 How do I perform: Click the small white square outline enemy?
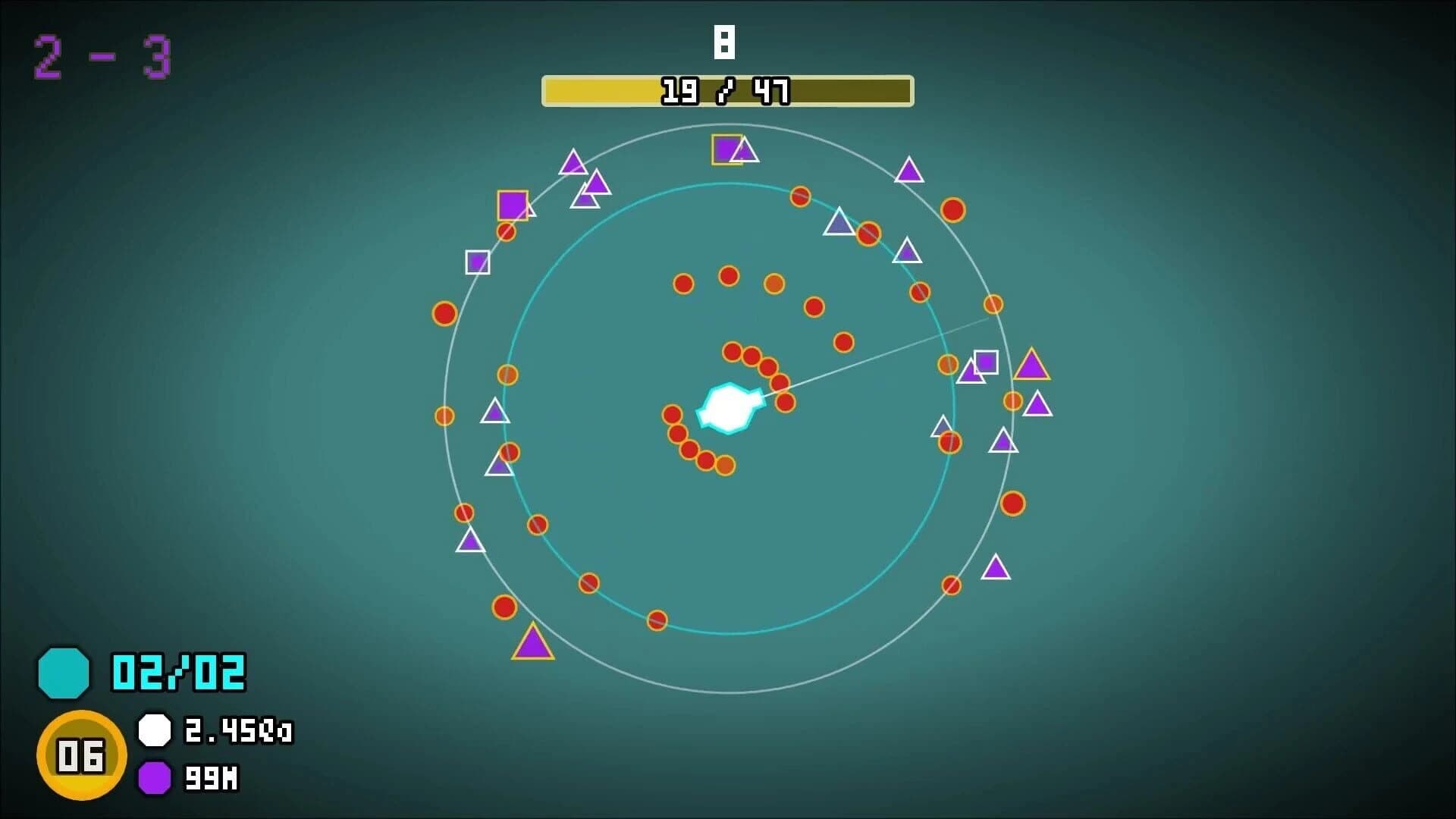tap(476, 262)
